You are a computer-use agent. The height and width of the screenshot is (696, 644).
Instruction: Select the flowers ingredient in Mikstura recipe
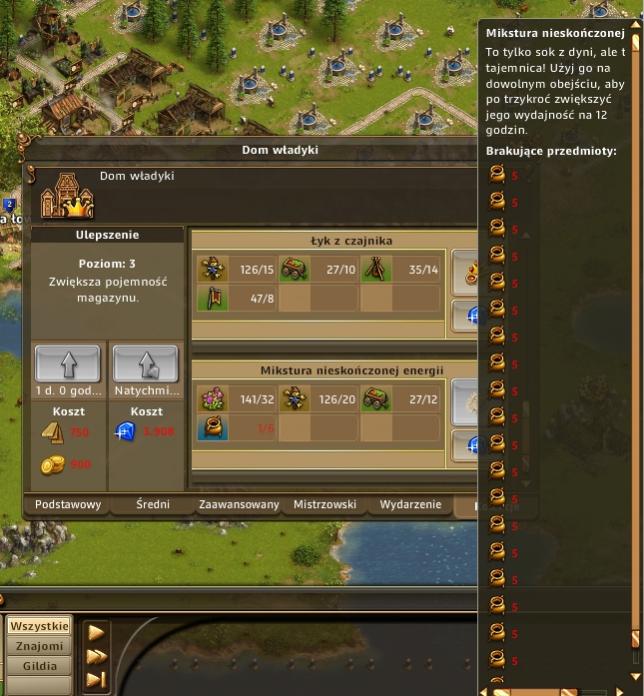pyautogui.click(x=212, y=400)
